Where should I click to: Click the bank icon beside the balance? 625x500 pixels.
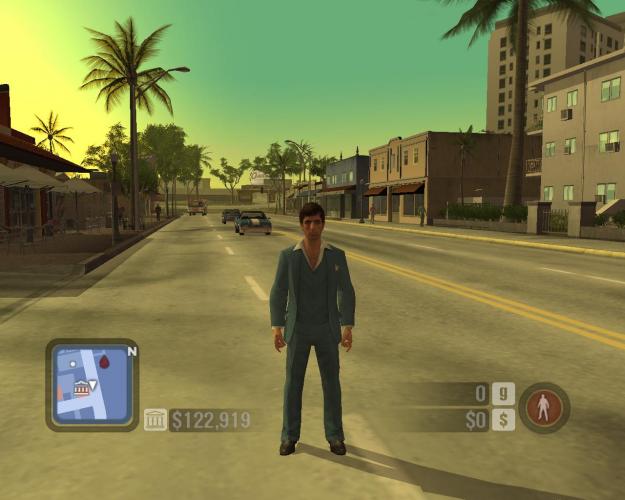155,419
